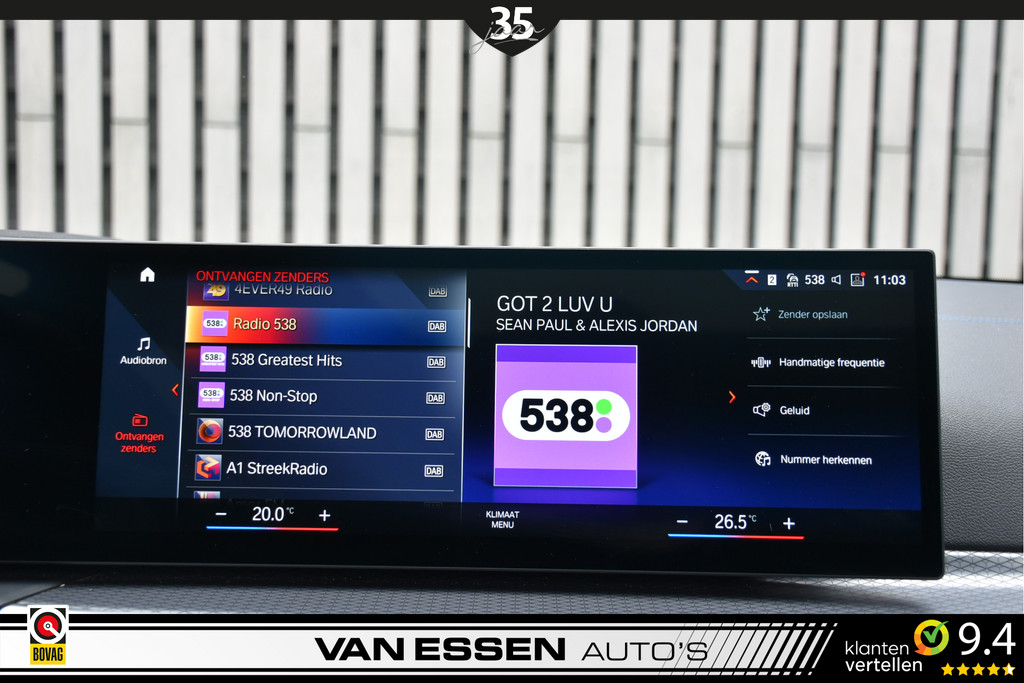Activate Nummer herkennen
This screenshot has height=683, width=1024.
824,460
